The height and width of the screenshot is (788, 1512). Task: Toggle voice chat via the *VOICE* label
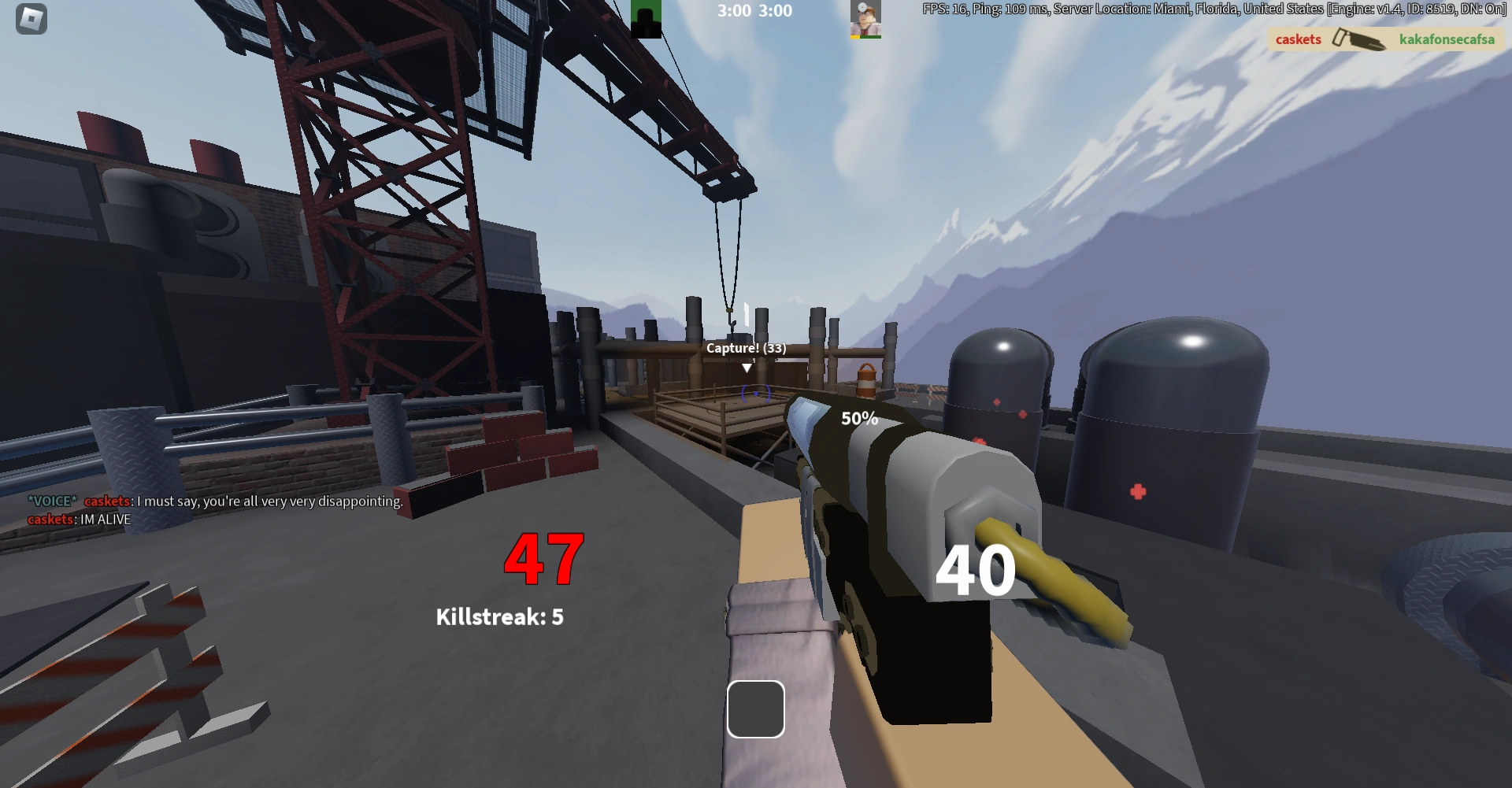(x=50, y=500)
